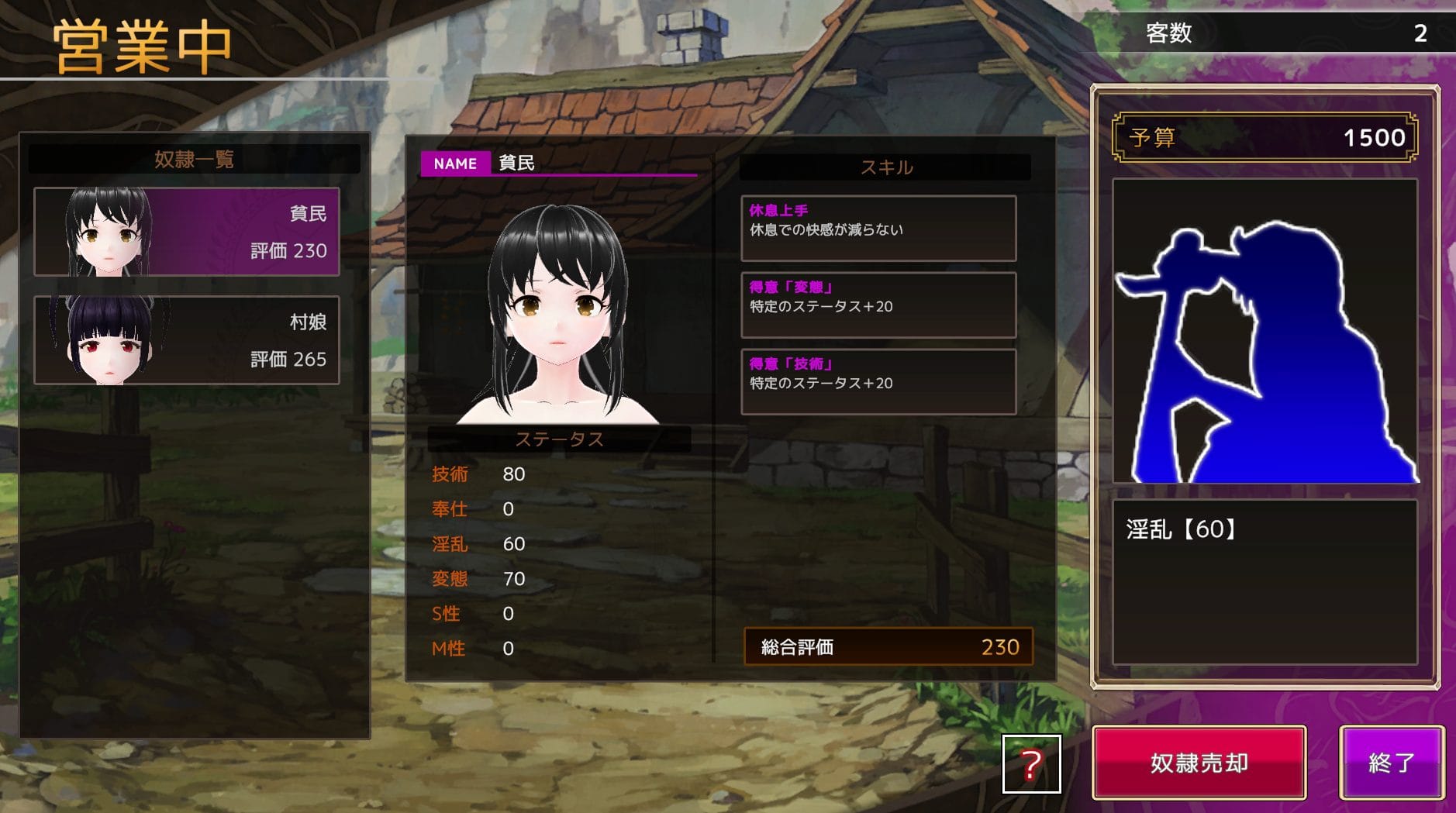End business with the 終了 button
This screenshot has height=813, width=1456.
(1391, 763)
